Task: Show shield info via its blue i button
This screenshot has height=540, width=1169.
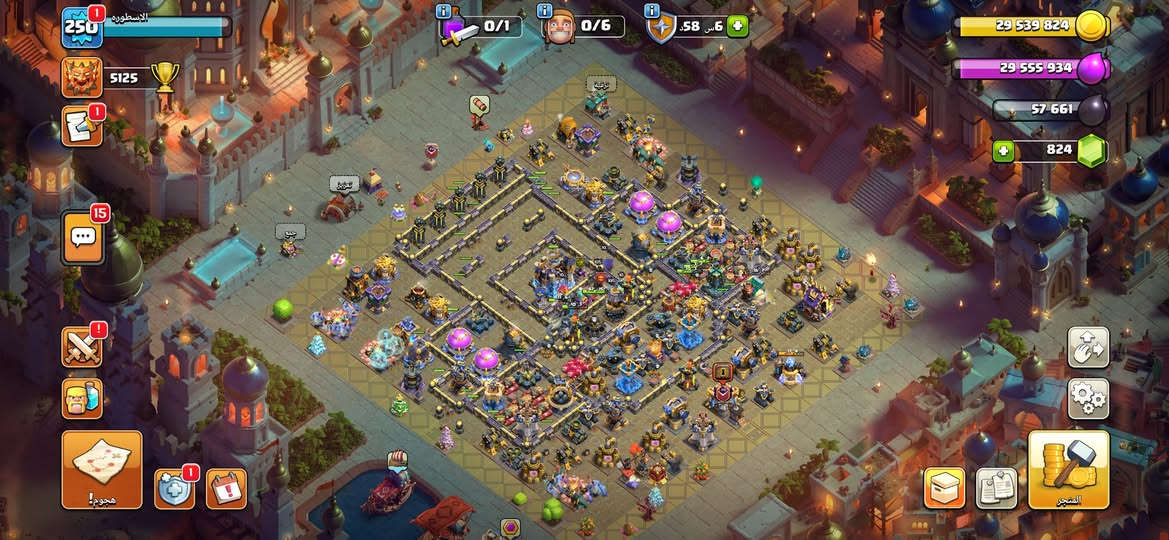Action: (652, 11)
